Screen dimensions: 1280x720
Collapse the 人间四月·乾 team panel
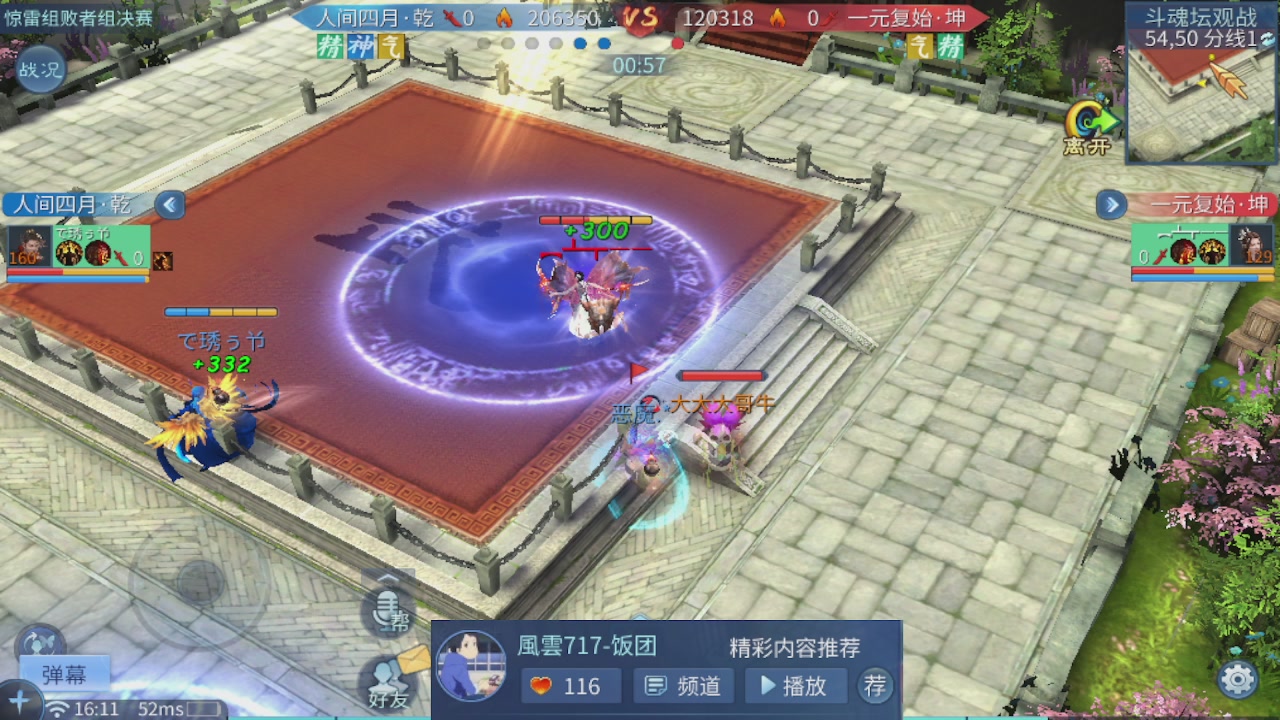[x=170, y=205]
